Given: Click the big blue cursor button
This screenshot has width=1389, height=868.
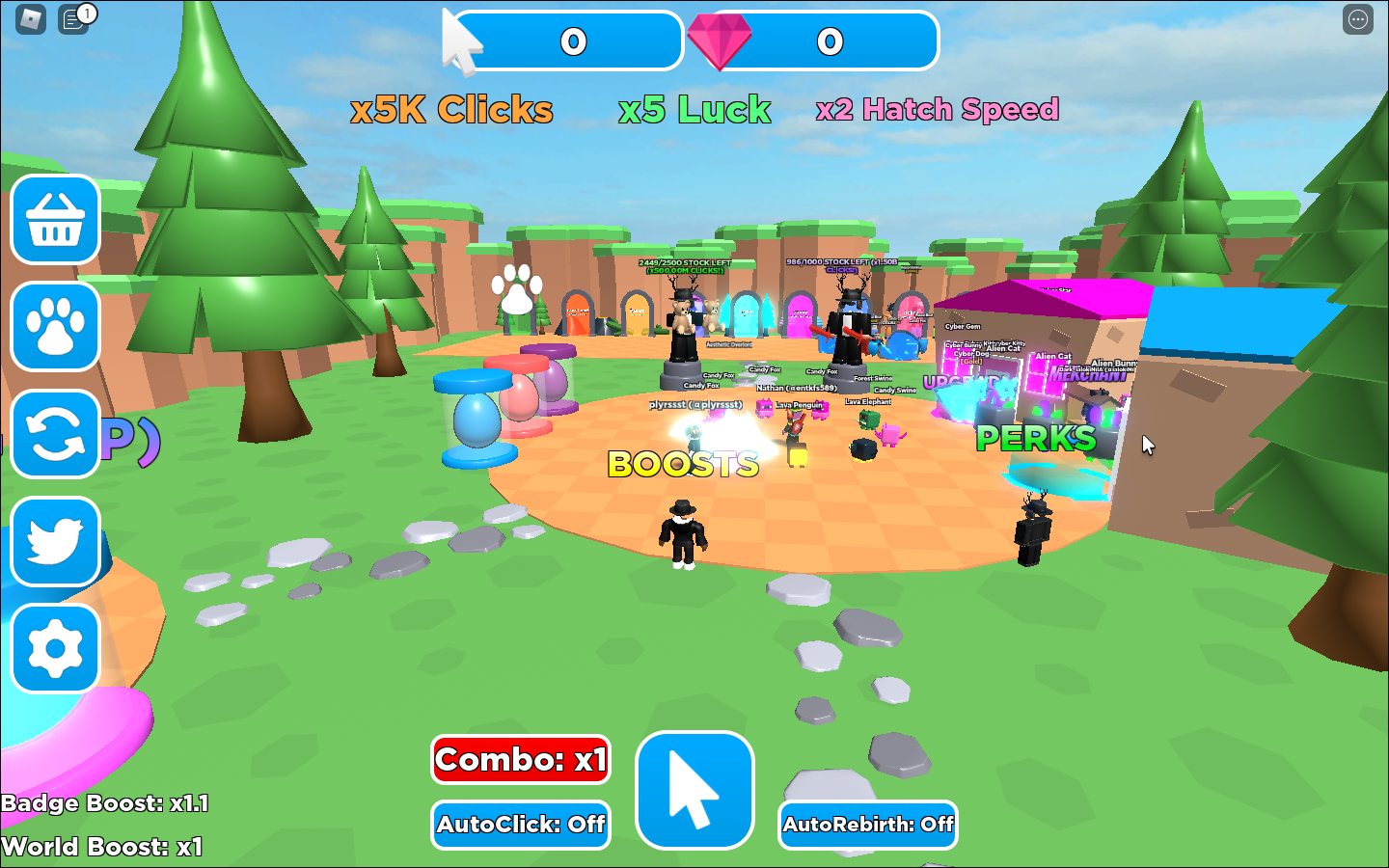Looking at the screenshot, I should coord(694,790).
